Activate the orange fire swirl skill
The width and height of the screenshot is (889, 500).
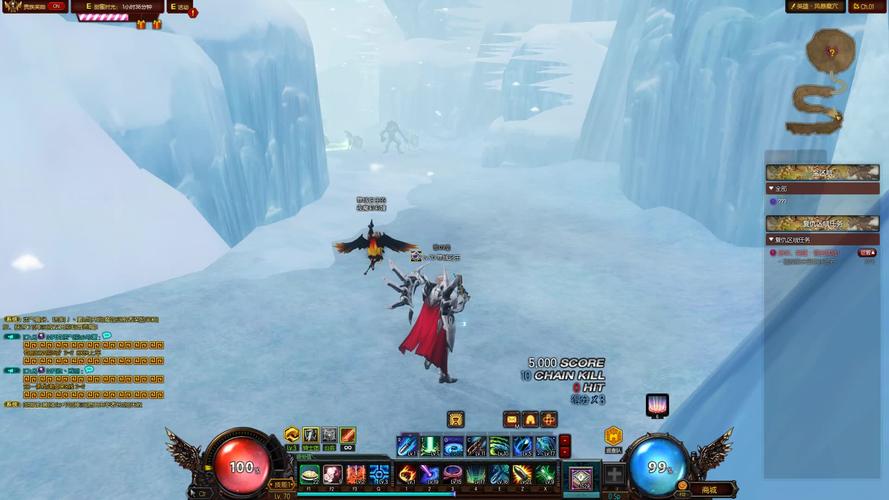point(407,474)
